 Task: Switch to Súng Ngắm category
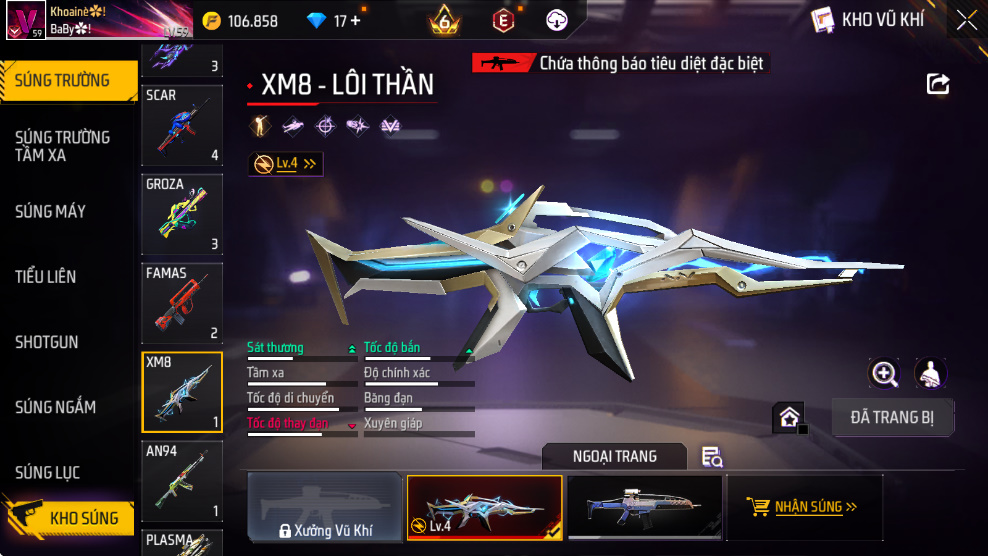click(56, 407)
